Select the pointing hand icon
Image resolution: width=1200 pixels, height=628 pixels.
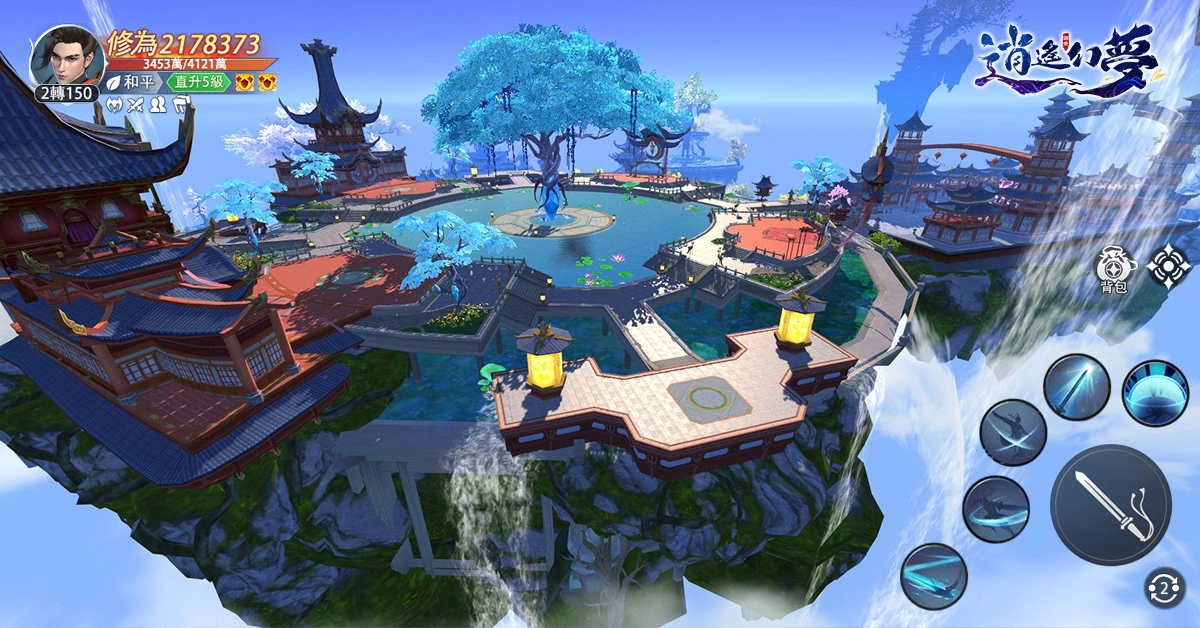point(181,103)
